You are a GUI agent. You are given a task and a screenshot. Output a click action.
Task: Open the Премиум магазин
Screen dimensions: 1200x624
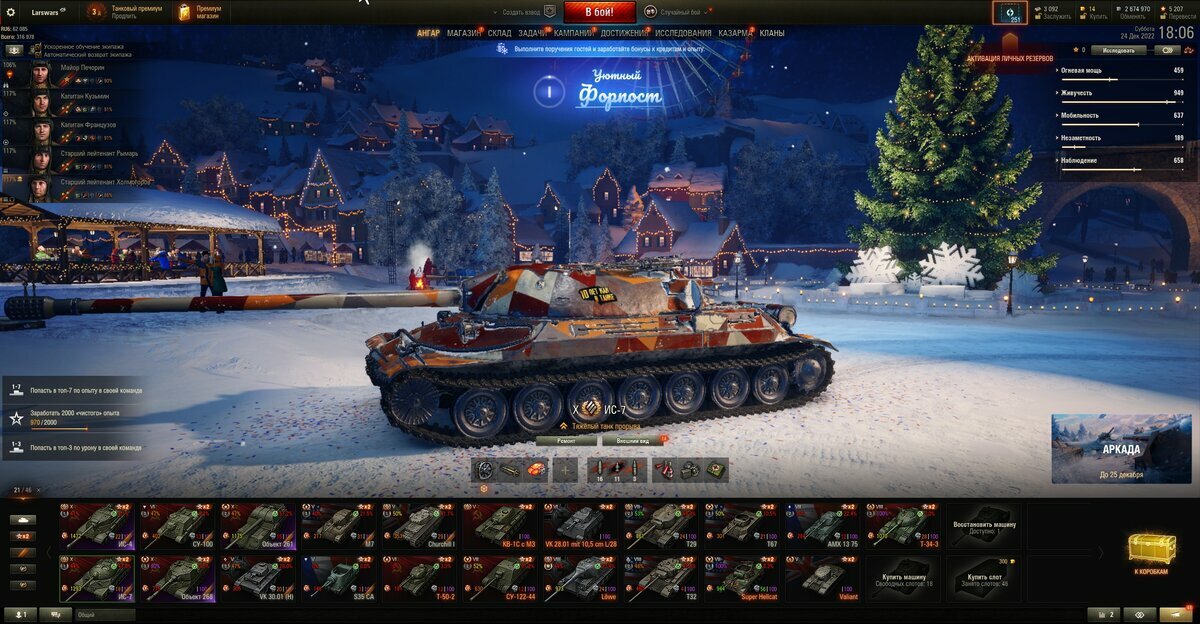pyautogui.click(x=201, y=12)
